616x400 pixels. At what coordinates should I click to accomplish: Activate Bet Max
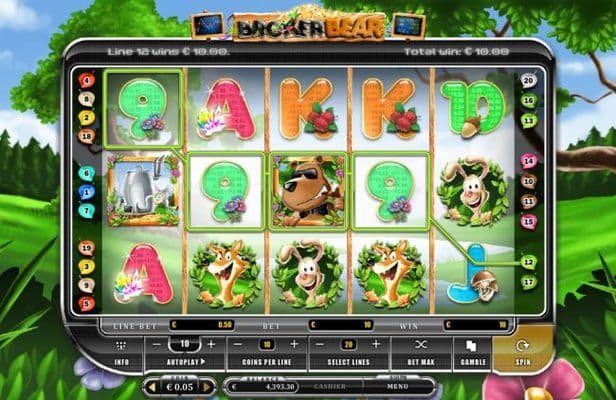(x=420, y=351)
